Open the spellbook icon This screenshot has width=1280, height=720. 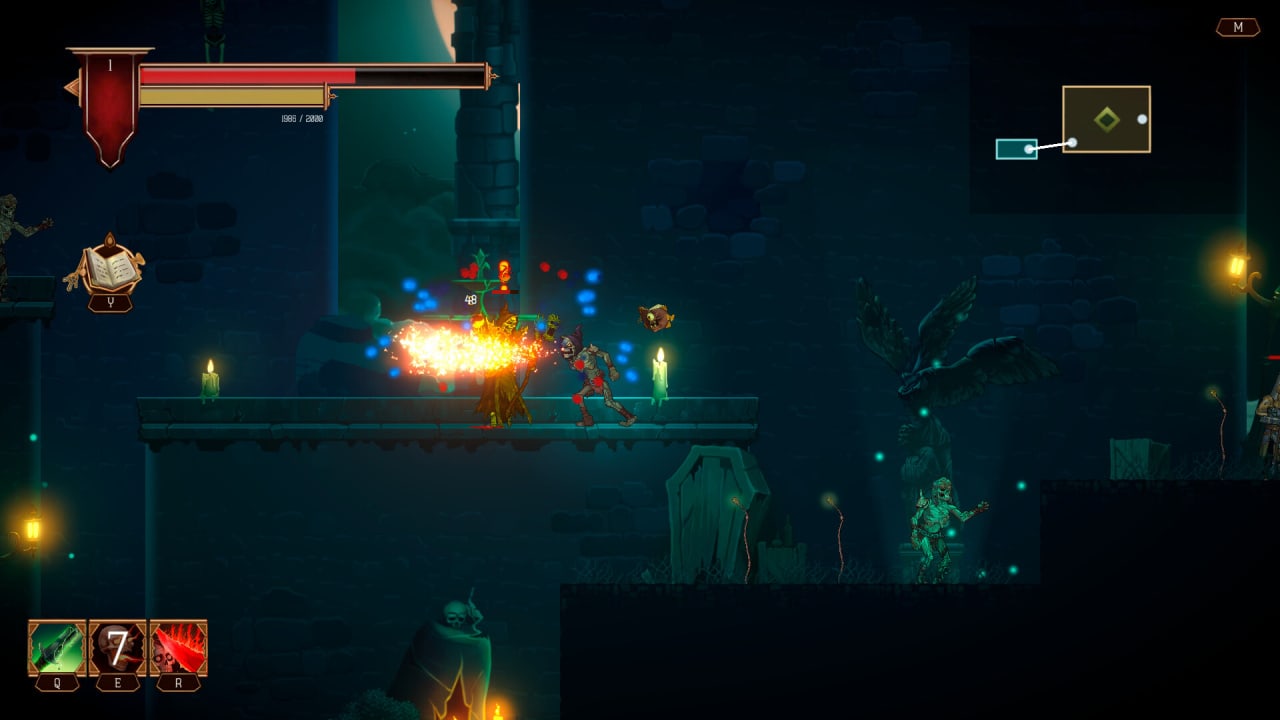pos(108,267)
